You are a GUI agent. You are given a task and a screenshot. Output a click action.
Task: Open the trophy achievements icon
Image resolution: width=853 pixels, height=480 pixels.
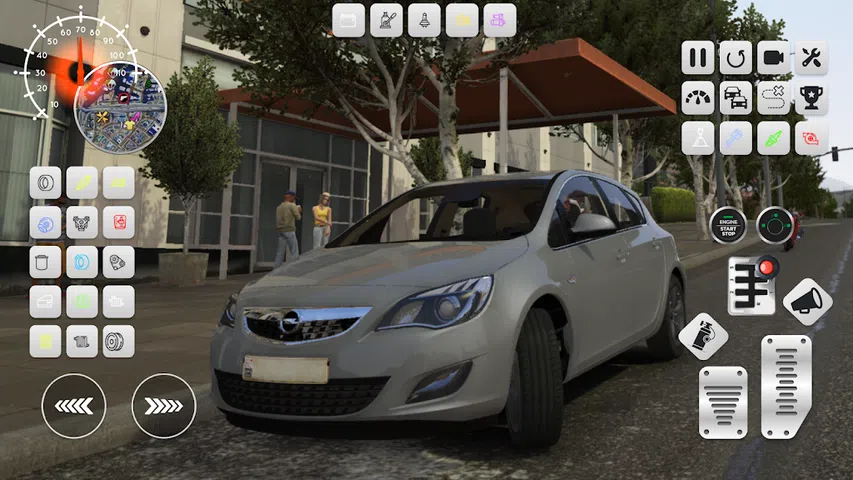point(811,98)
